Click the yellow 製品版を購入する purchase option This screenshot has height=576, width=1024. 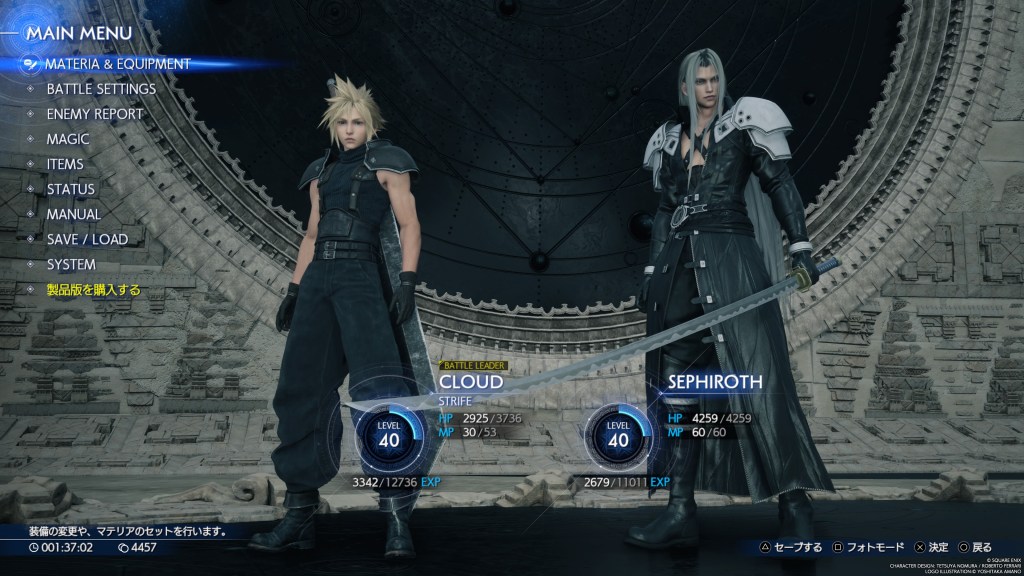[x=94, y=290]
